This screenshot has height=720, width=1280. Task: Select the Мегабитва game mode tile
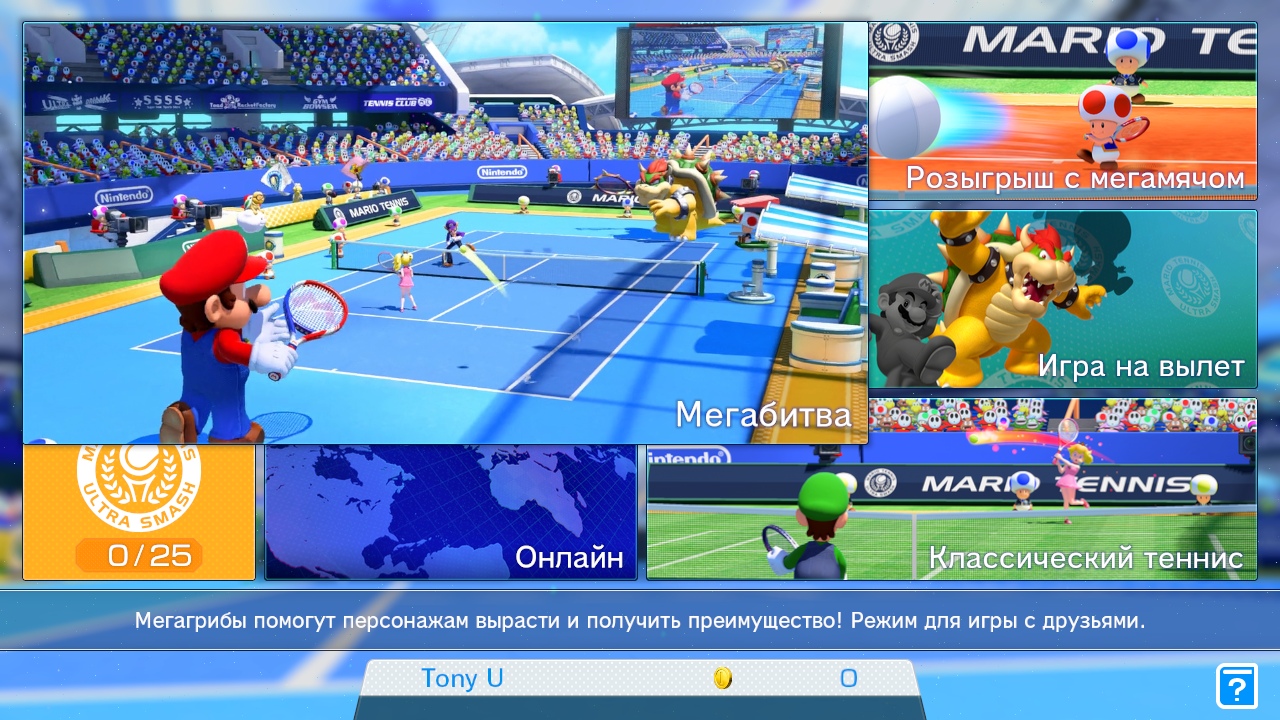[x=445, y=233]
